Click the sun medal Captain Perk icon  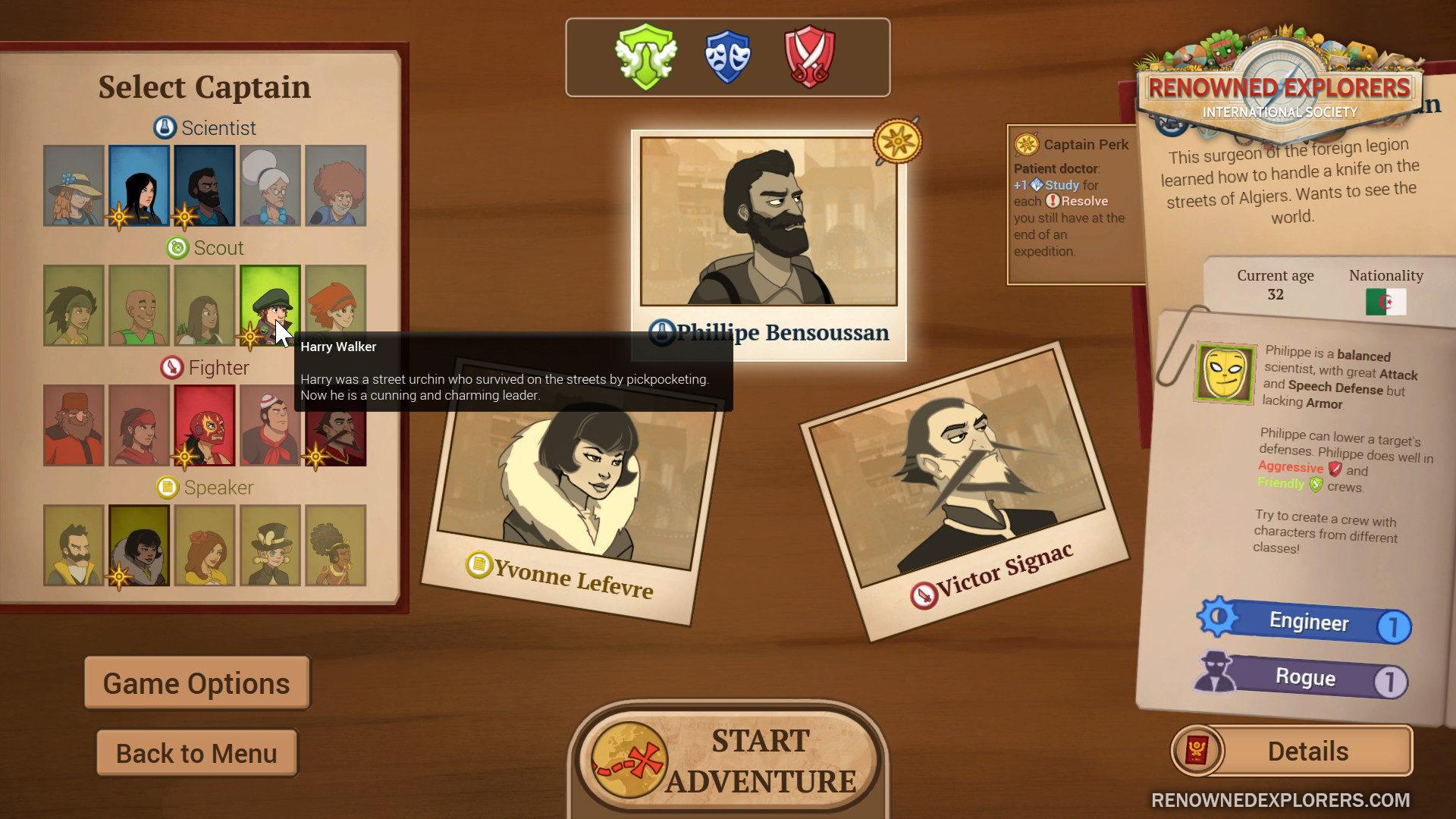(1028, 144)
